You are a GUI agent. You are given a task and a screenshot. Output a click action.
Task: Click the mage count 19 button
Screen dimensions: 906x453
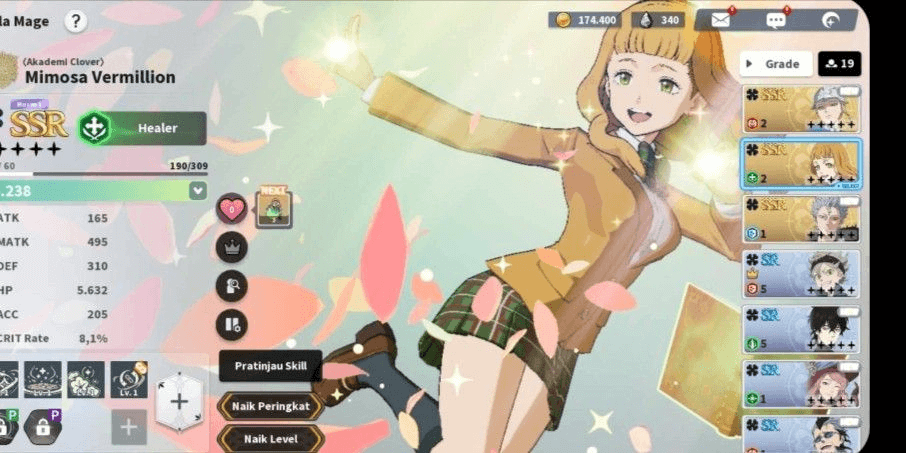[839, 64]
